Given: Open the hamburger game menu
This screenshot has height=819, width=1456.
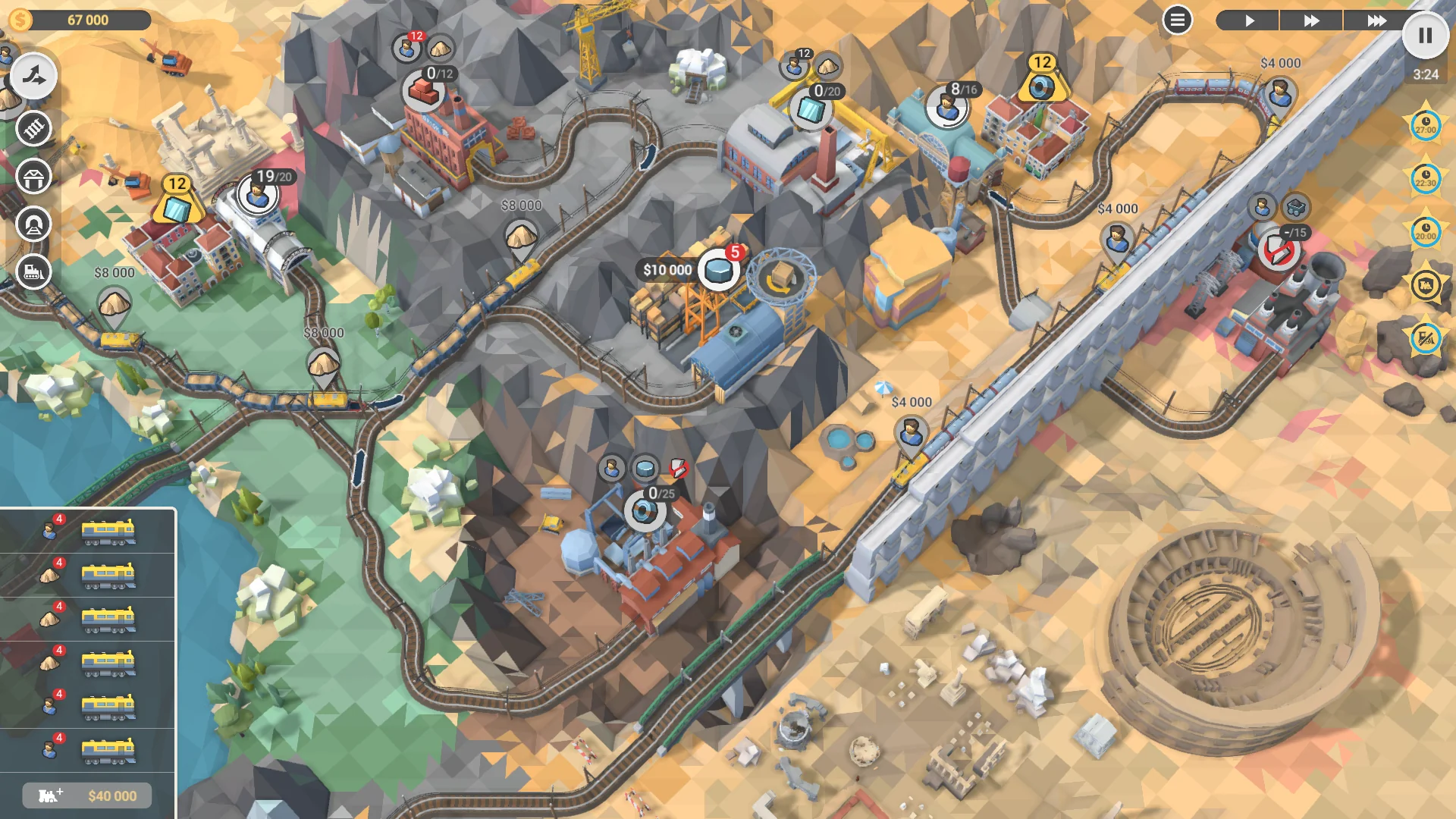Looking at the screenshot, I should pos(1176,20).
